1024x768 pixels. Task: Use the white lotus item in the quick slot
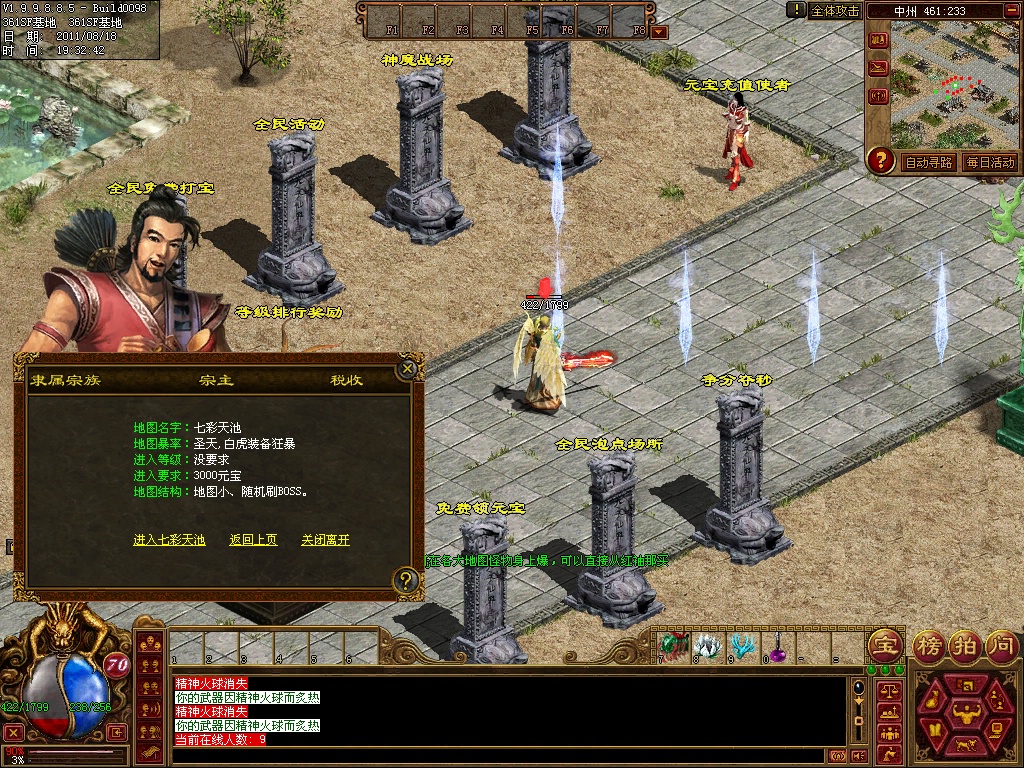click(709, 647)
